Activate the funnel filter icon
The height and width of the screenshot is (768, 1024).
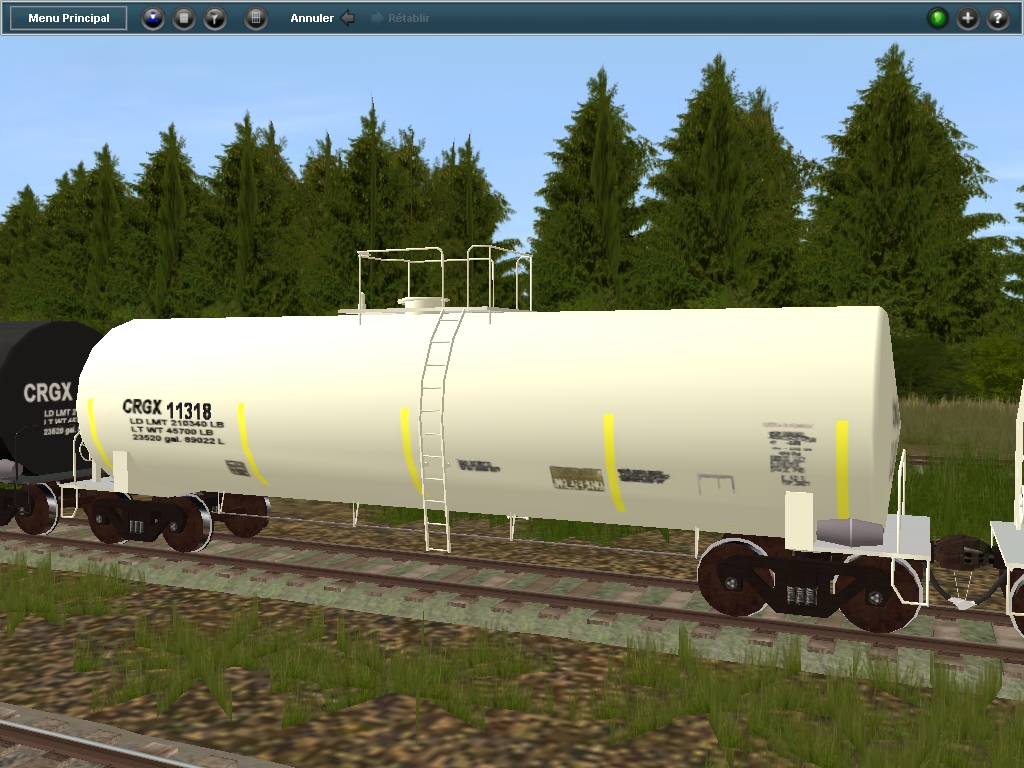pos(215,18)
